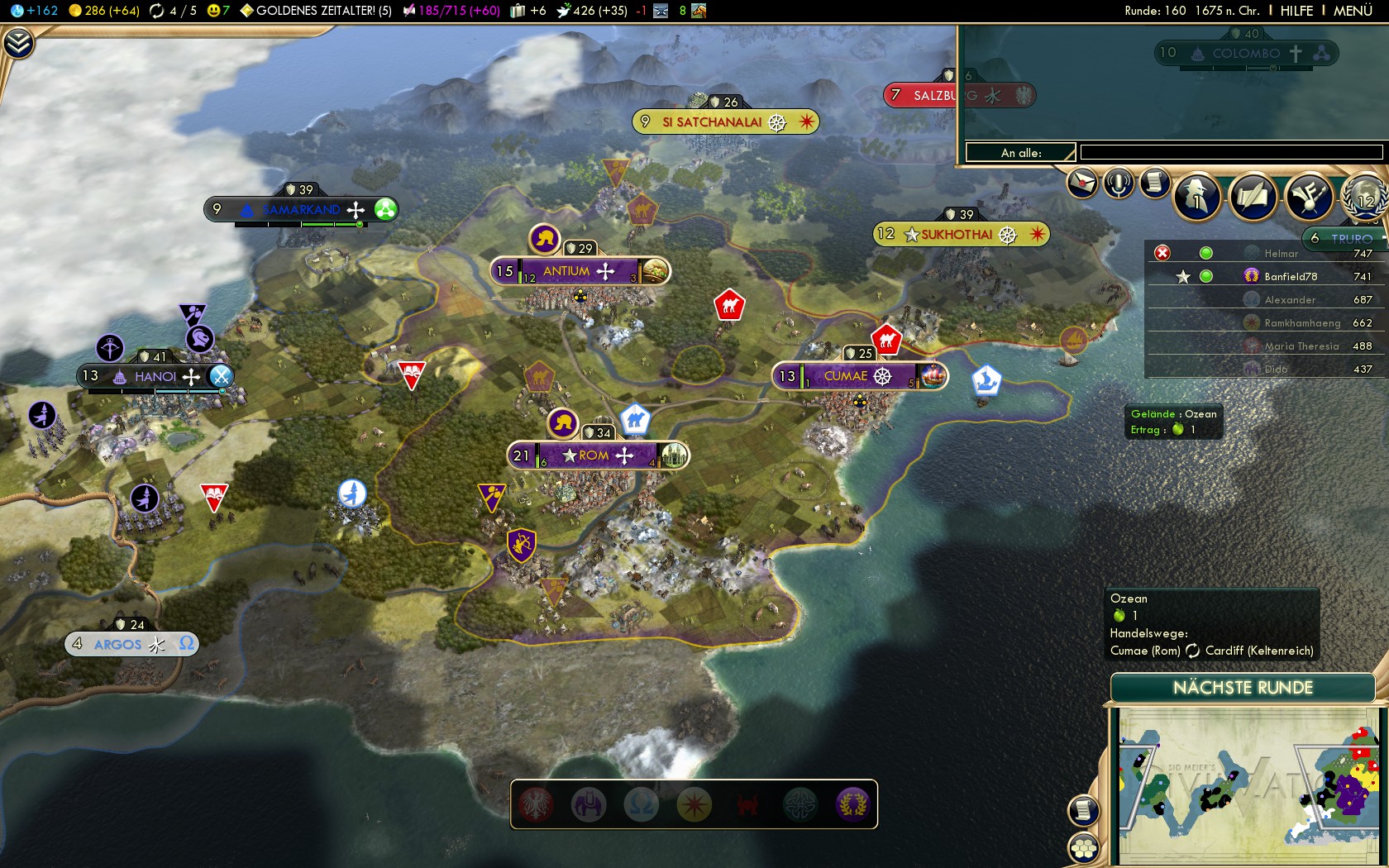1389x868 pixels.
Task: Open the Antium city banner
Action: tap(579, 271)
